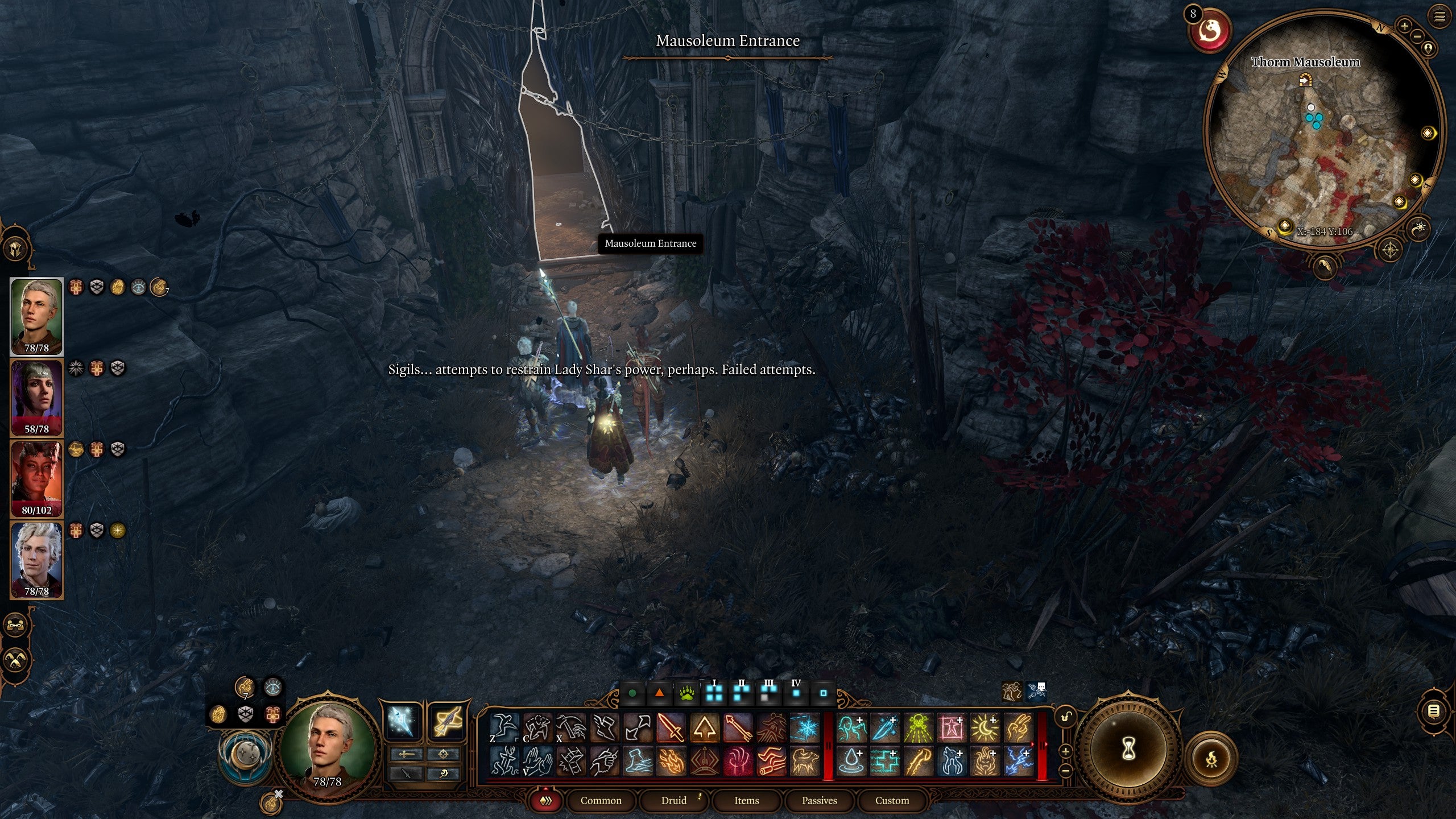This screenshot has width=1456, height=819.
Task: Toggle the party link chain icon
Action: [15, 625]
